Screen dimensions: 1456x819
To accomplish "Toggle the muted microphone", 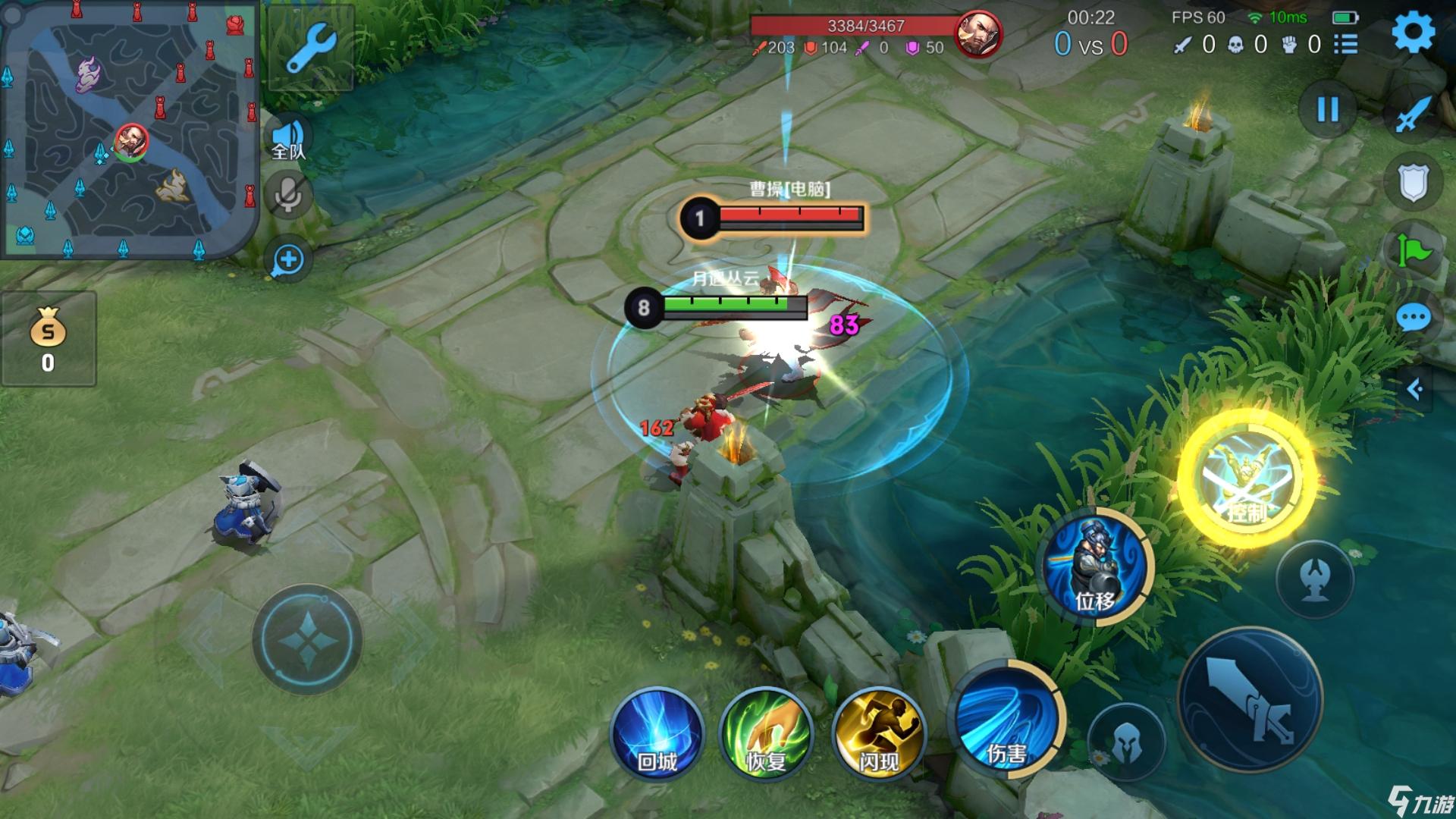I will 288,196.
